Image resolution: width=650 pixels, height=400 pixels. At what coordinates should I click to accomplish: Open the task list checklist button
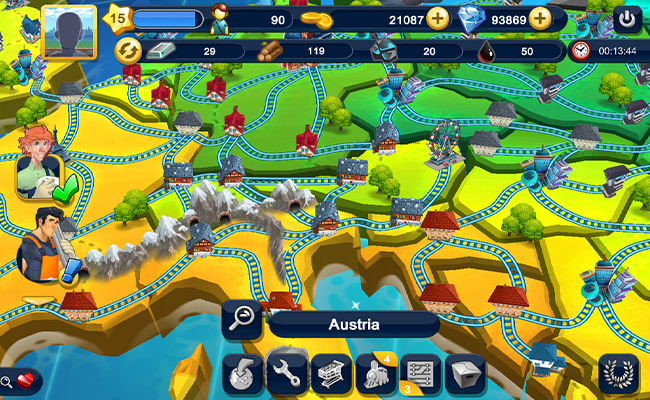(x=420, y=374)
